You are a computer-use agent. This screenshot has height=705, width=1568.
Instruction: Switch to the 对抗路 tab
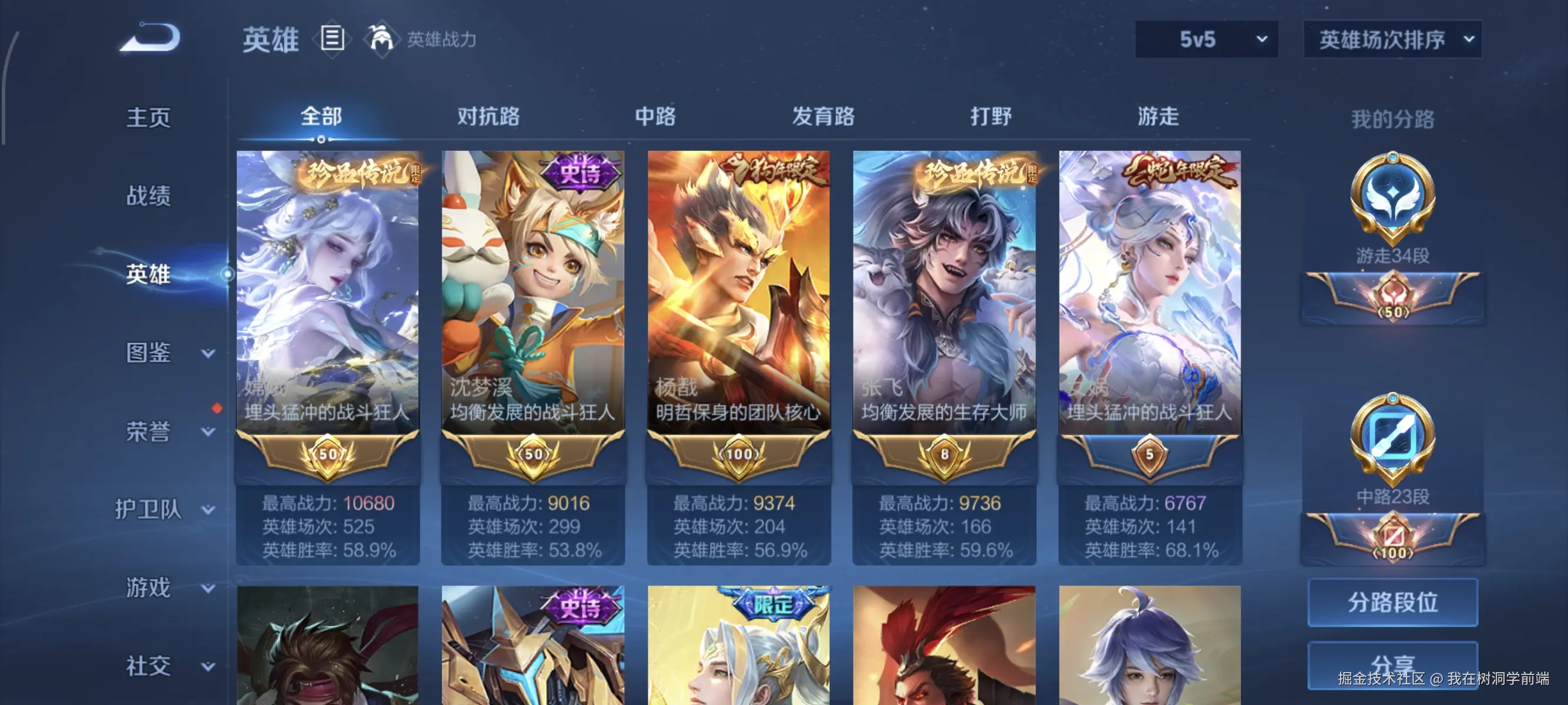[488, 116]
